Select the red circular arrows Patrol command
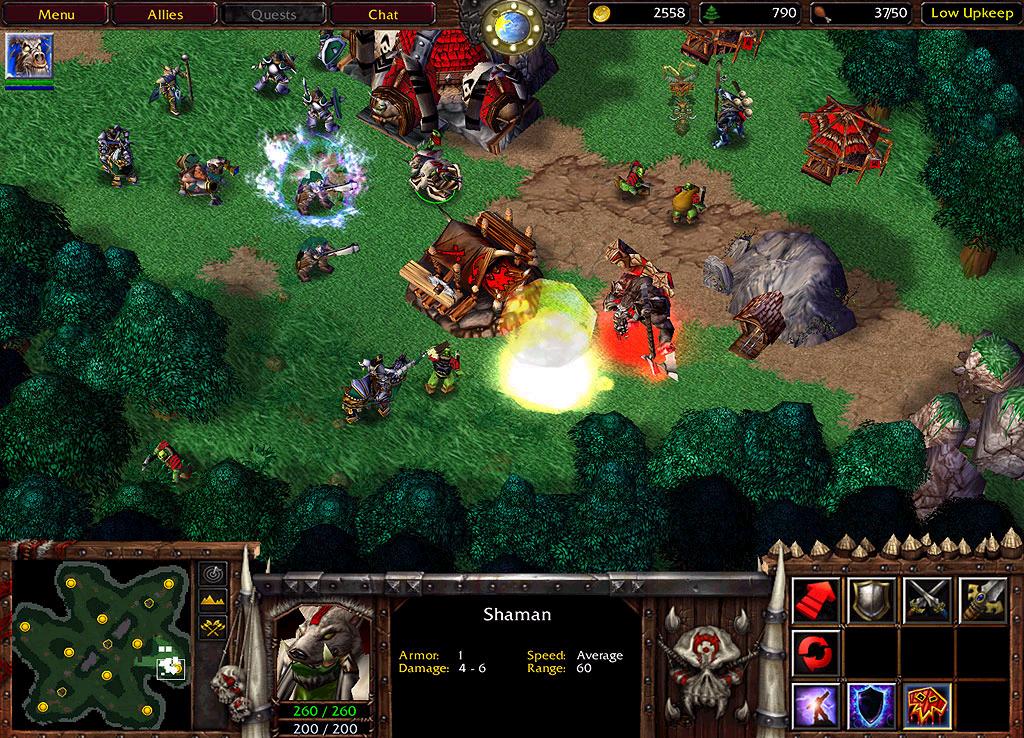 (817, 653)
